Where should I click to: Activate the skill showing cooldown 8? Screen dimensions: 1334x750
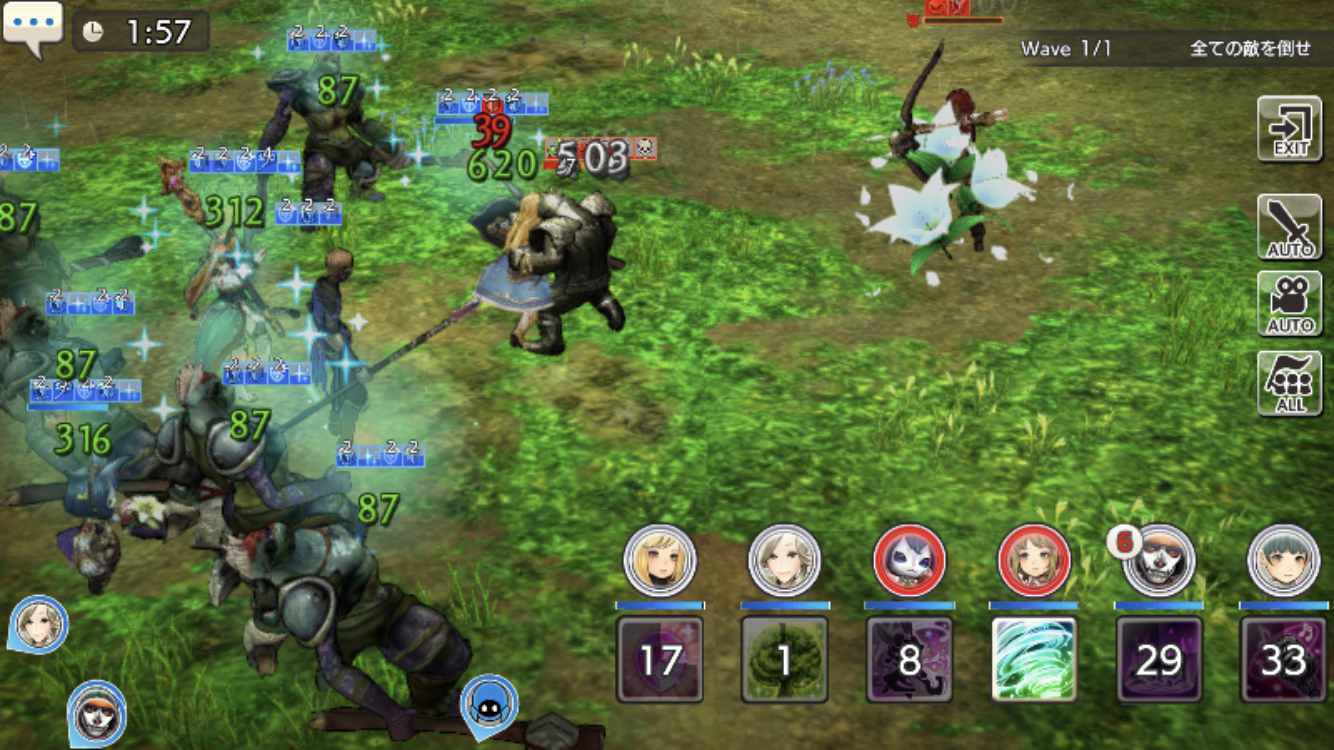point(909,659)
